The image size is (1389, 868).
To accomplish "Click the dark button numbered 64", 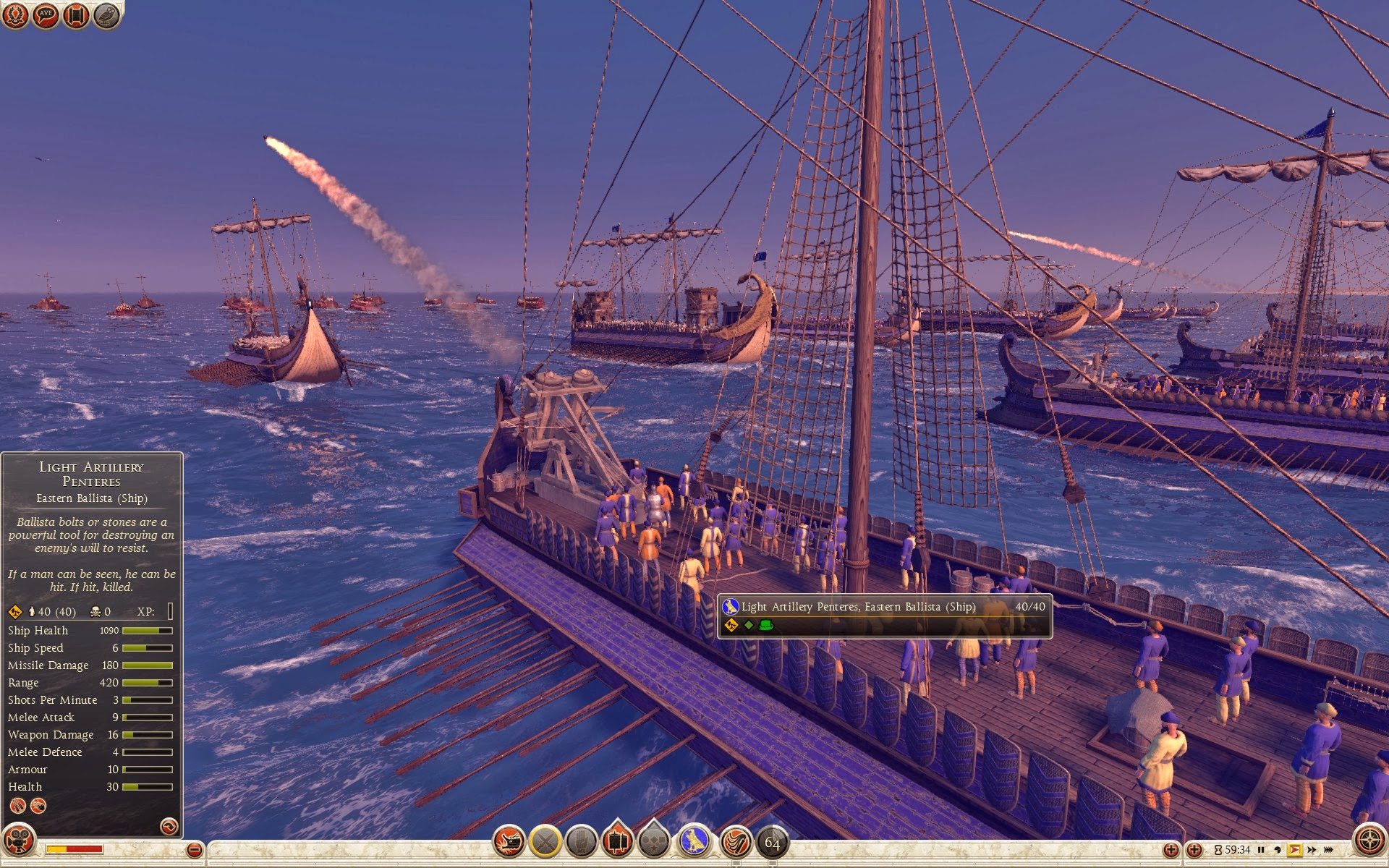I will click(x=773, y=843).
